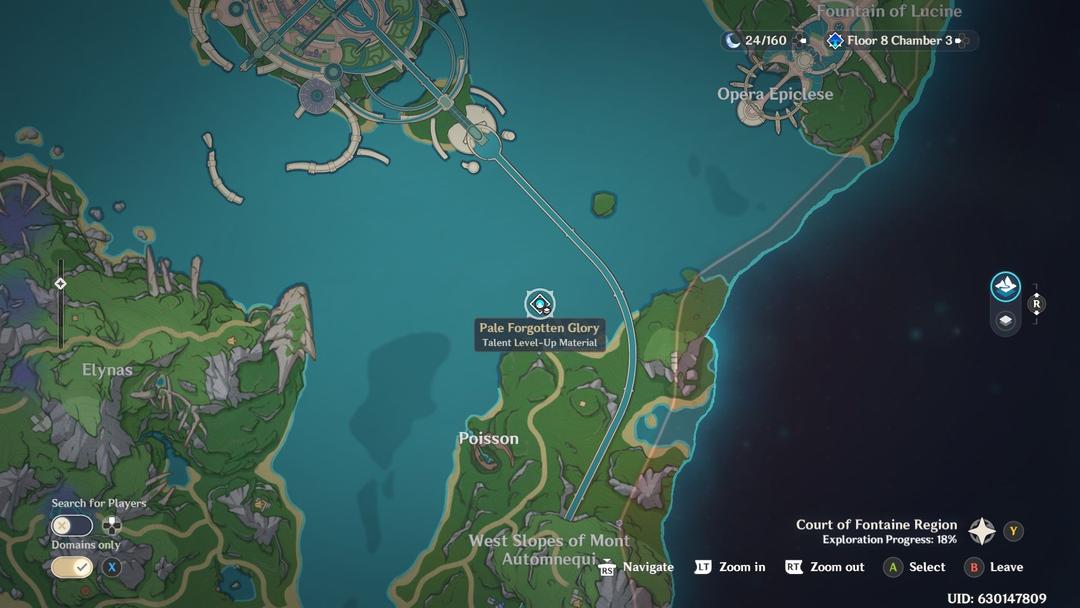Turn off the Domains only switch

(72, 567)
